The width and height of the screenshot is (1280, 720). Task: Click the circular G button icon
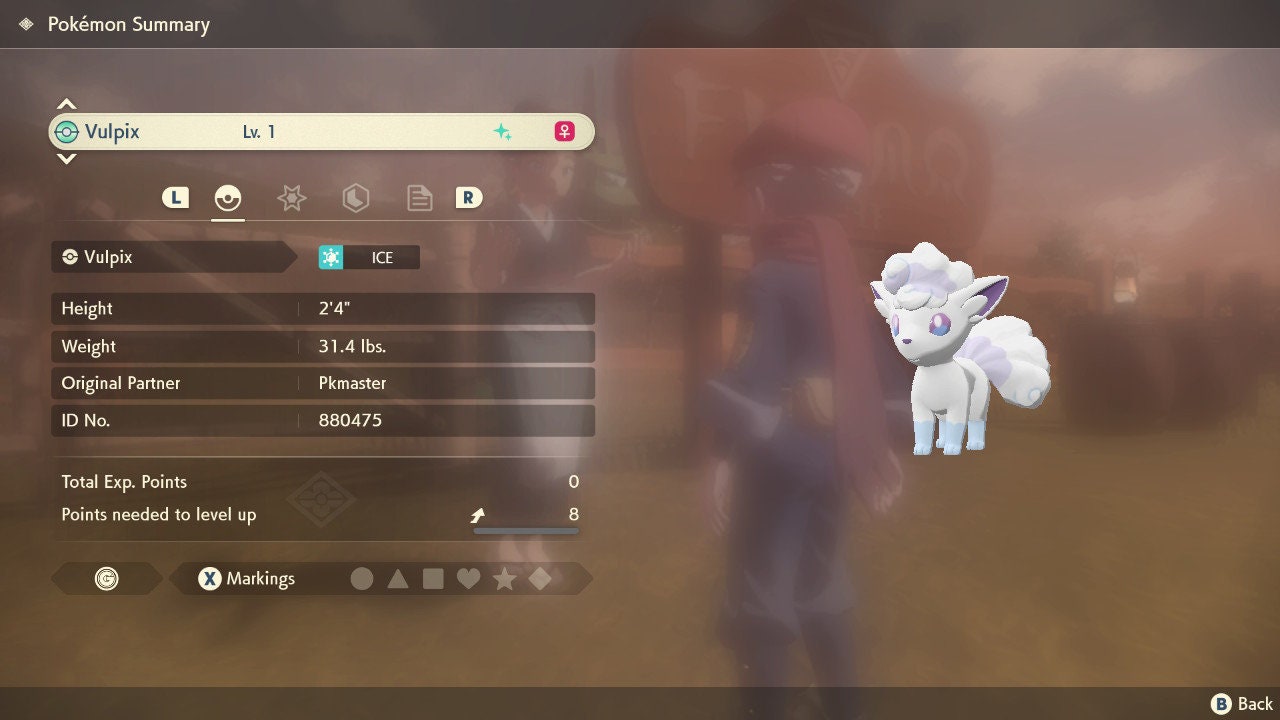click(x=106, y=578)
